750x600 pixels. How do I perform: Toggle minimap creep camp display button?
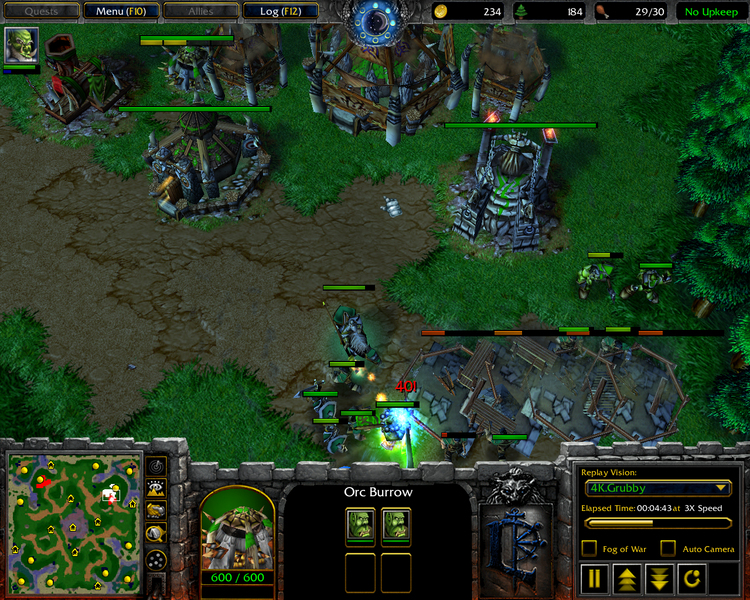[156, 534]
